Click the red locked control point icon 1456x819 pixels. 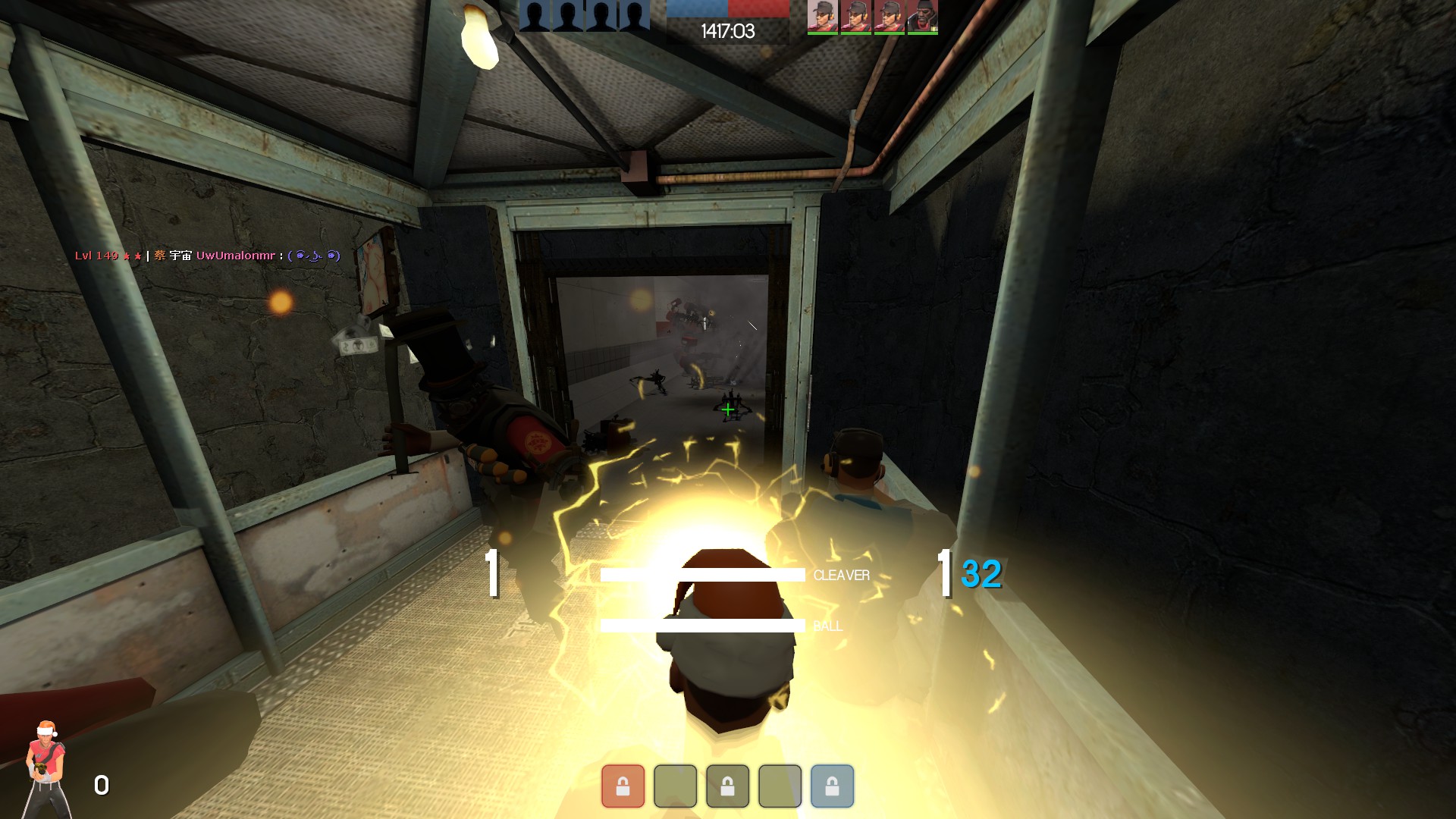coord(623,786)
